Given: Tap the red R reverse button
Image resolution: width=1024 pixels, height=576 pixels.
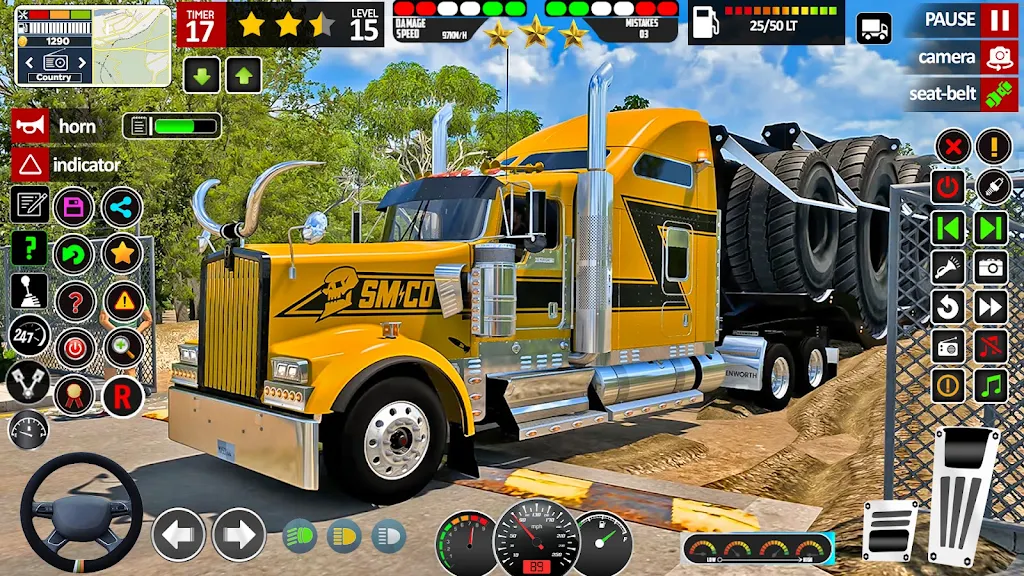Looking at the screenshot, I should click(122, 396).
